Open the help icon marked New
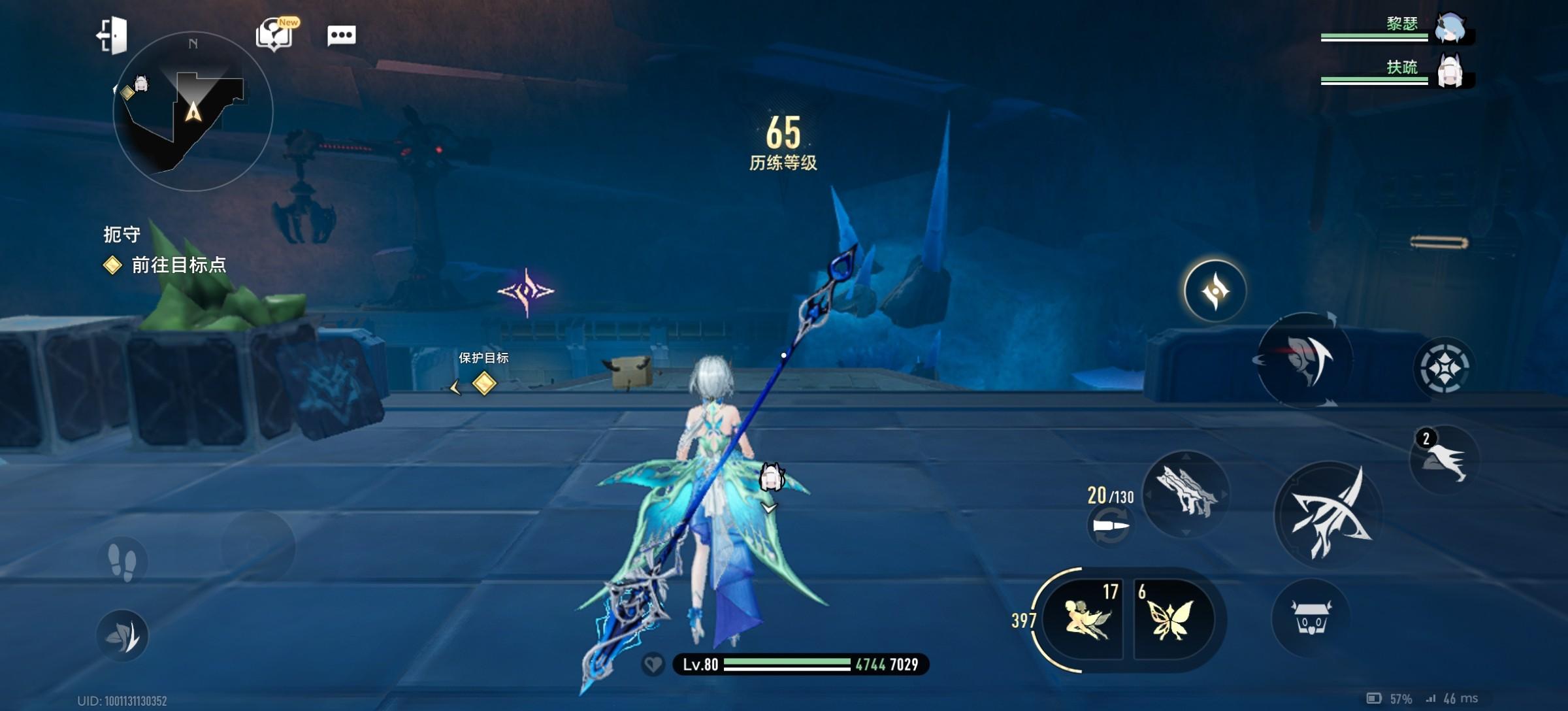This screenshot has height=711, width=1568. point(274,34)
